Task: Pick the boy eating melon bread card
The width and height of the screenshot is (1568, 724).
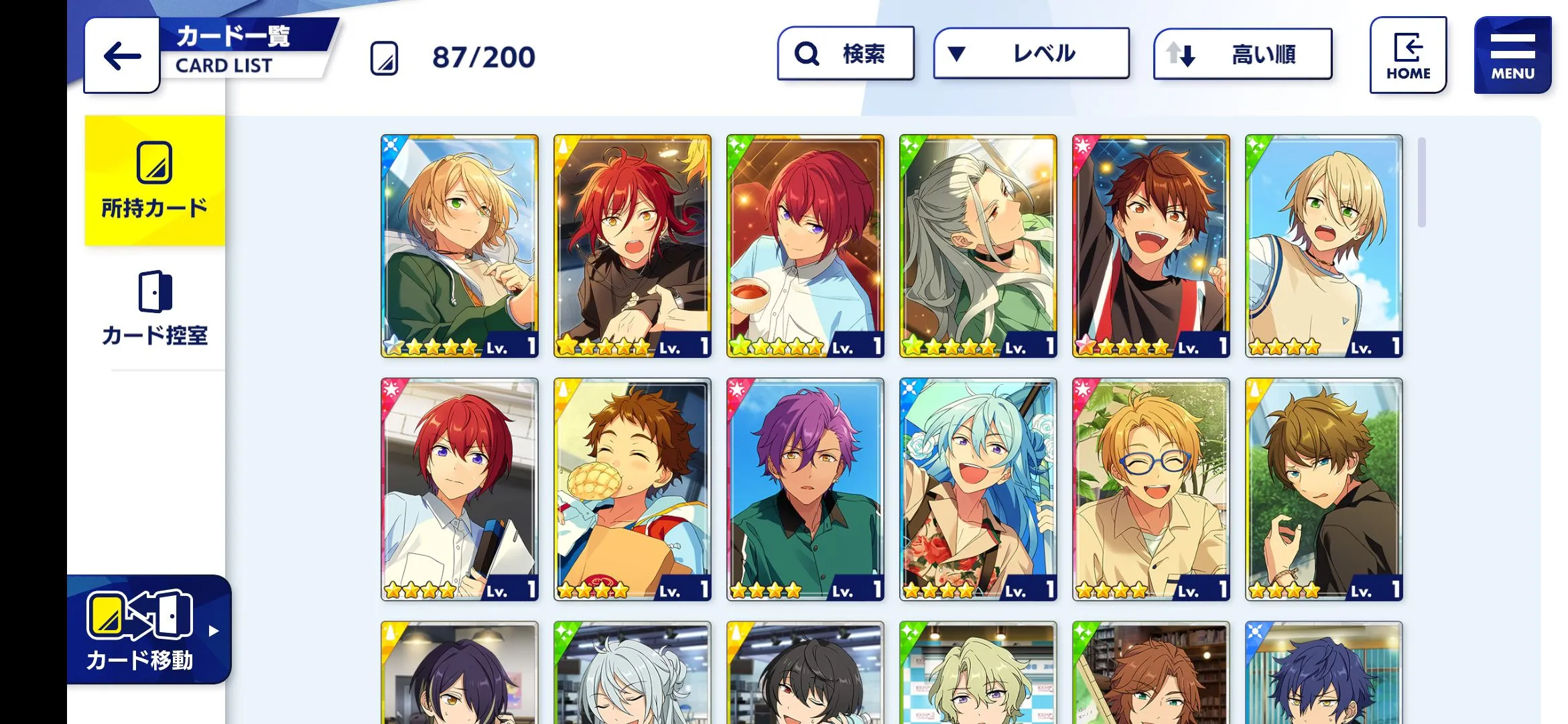Action: coord(633,489)
